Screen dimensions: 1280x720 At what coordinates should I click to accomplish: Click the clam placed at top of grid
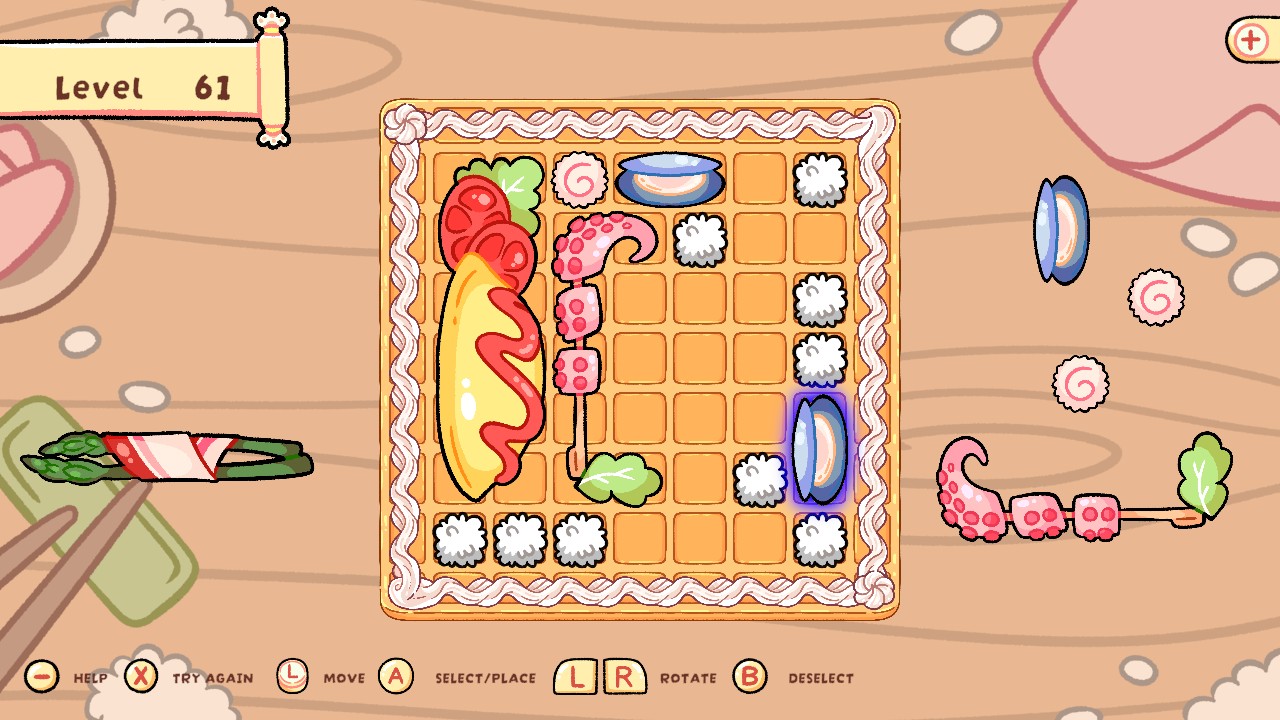tap(669, 178)
